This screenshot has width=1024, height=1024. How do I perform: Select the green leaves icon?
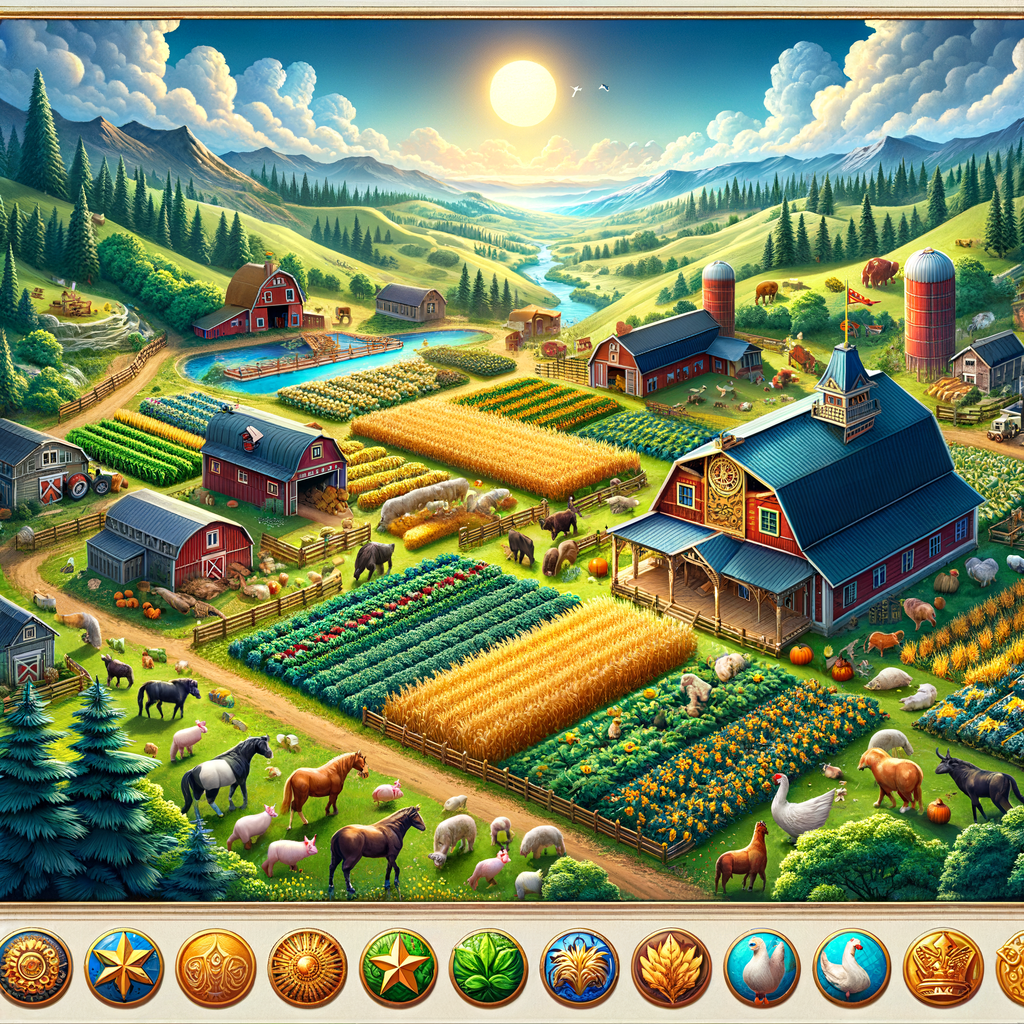pyautogui.click(x=488, y=967)
